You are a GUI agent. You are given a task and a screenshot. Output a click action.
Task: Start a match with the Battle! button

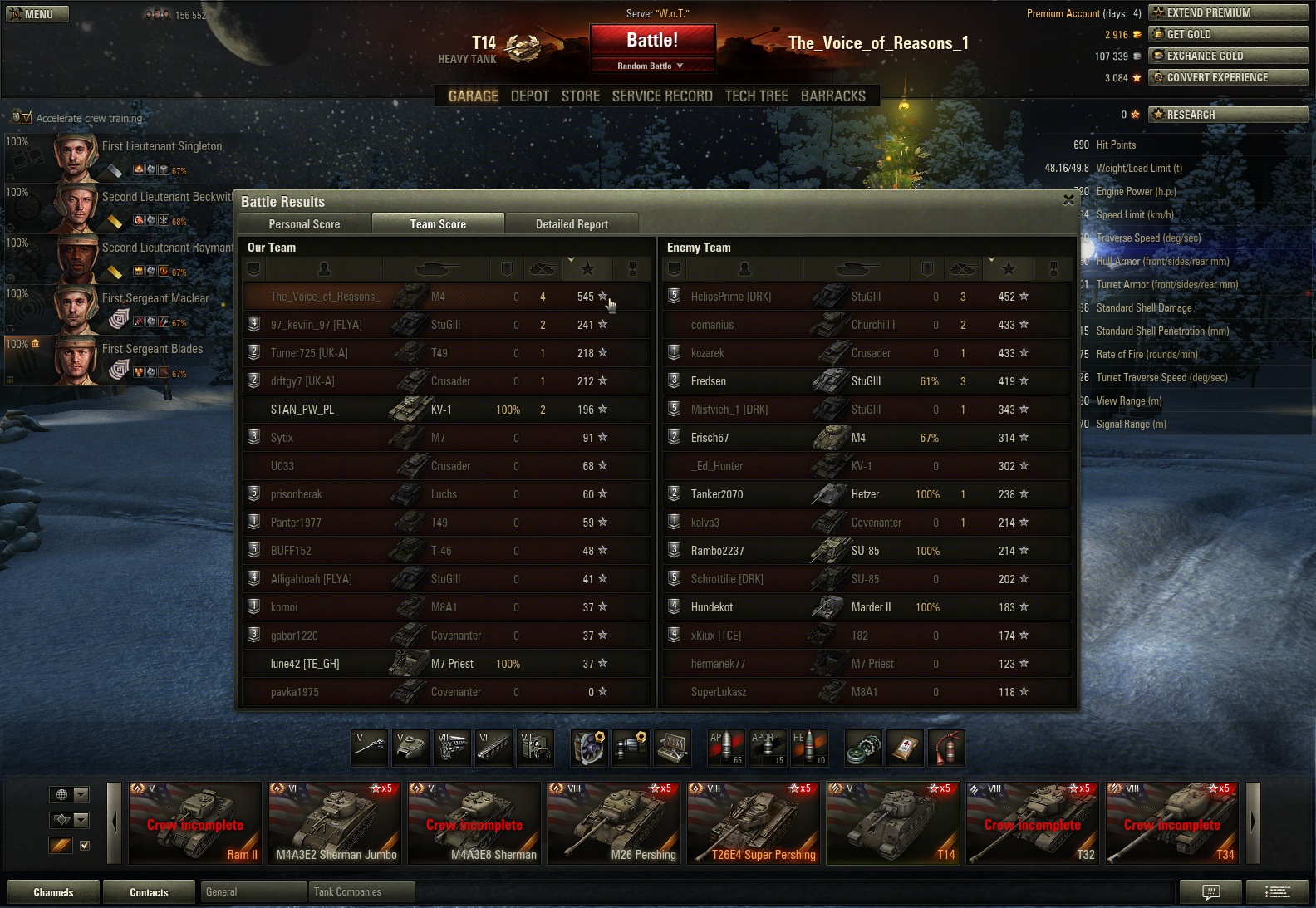click(652, 41)
